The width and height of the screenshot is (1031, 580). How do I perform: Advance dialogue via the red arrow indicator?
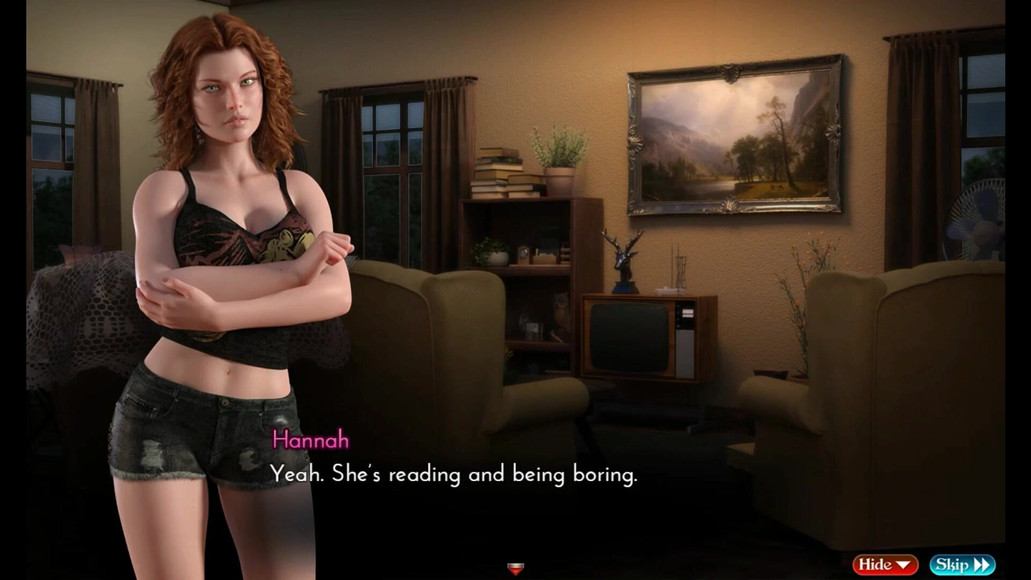pyautogui.click(x=516, y=569)
